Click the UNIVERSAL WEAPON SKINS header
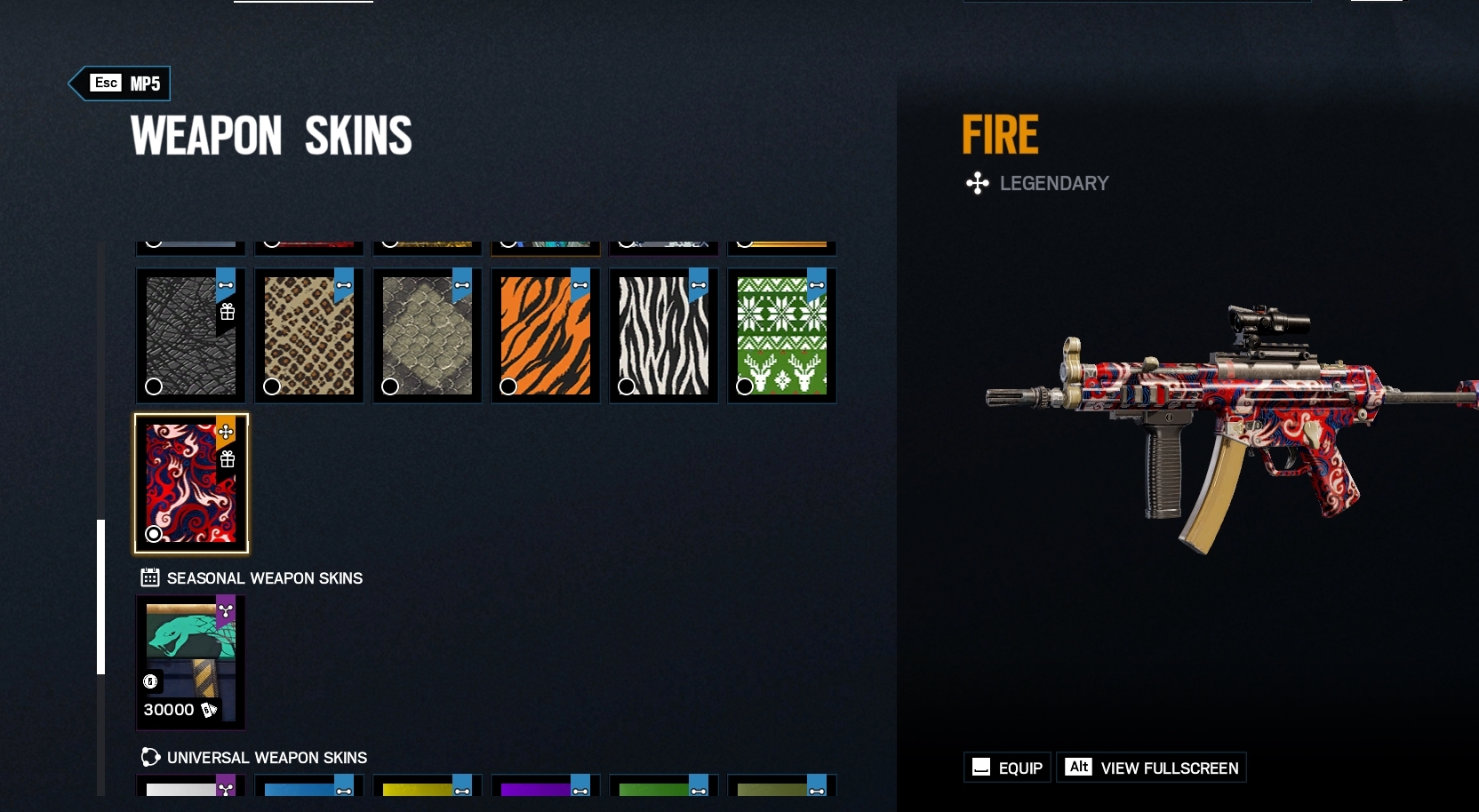The height and width of the screenshot is (812, 1479). pyautogui.click(x=267, y=758)
